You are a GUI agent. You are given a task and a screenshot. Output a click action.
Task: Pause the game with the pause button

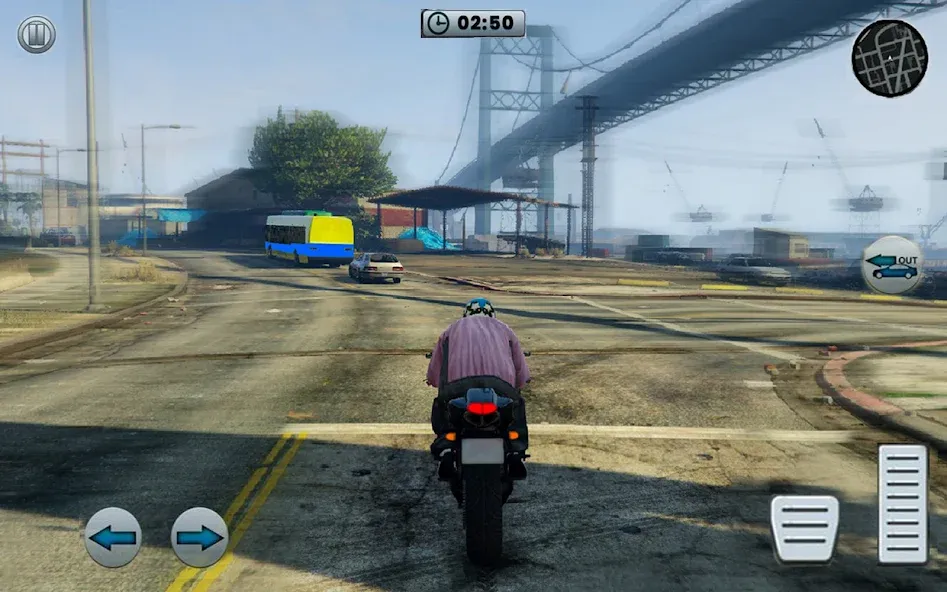pos(36,35)
